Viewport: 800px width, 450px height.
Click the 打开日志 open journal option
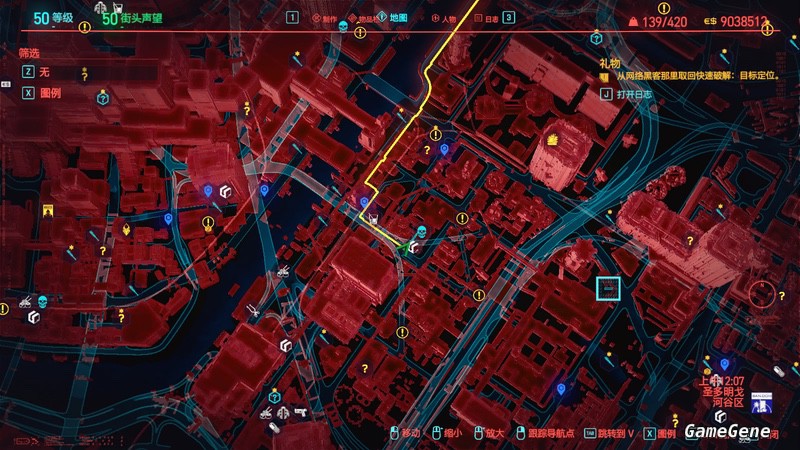pos(635,94)
